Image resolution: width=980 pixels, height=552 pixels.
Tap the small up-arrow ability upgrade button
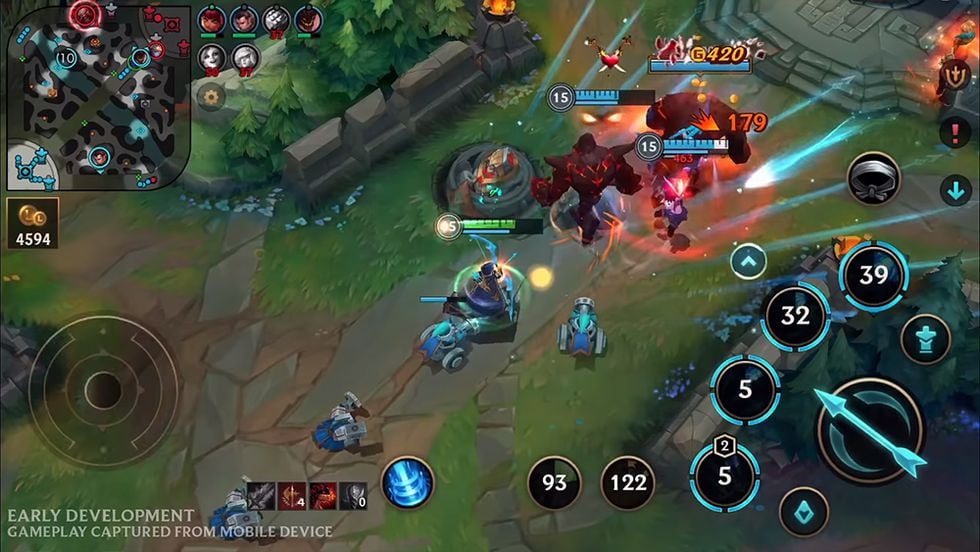(748, 262)
